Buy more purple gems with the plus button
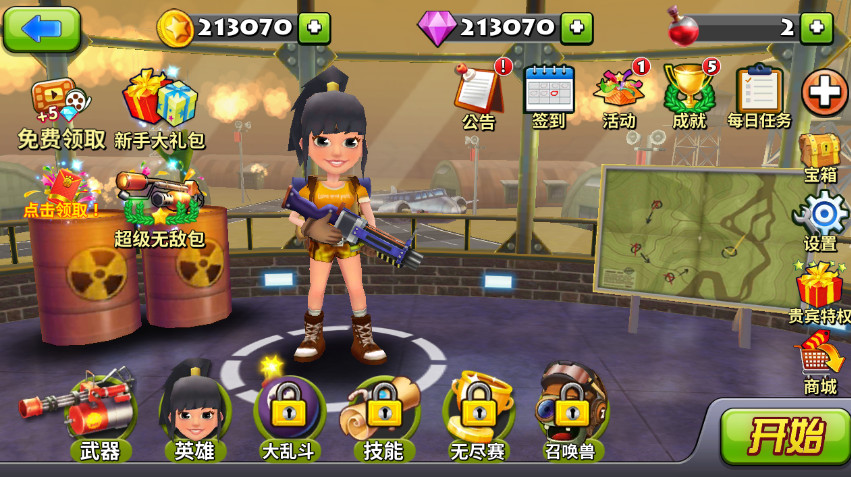851x477 pixels. (x=576, y=28)
